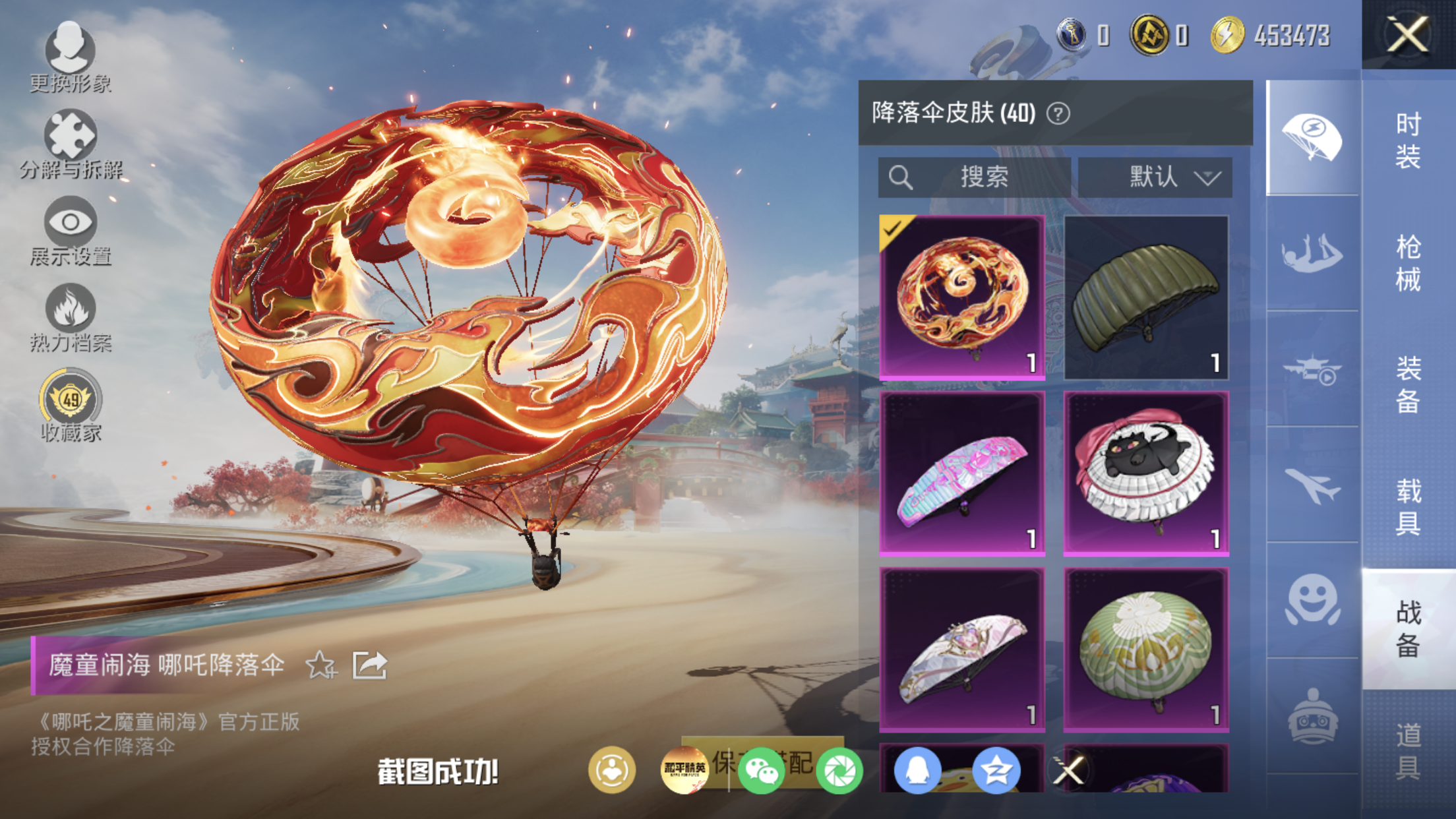The height and width of the screenshot is (819, 1456).
Task: Share the parachute via the arrow icon
Action: (369, 665)
